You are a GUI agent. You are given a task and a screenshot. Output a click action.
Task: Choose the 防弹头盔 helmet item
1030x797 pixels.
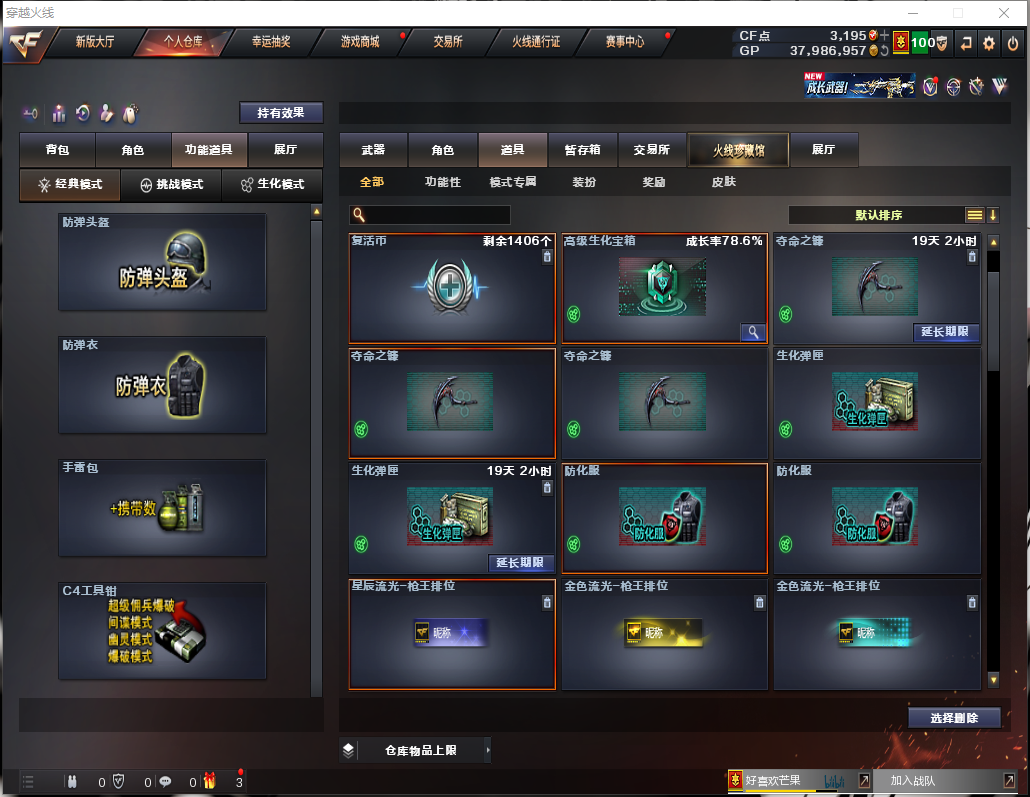click(x=162, y=262)
